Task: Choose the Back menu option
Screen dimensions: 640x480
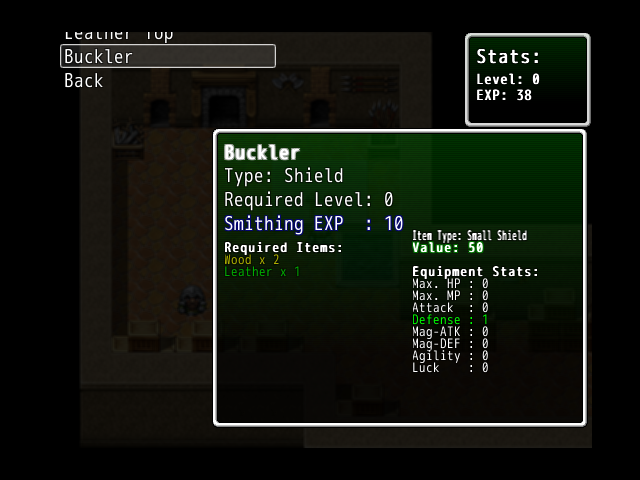Action: (84, 81)
